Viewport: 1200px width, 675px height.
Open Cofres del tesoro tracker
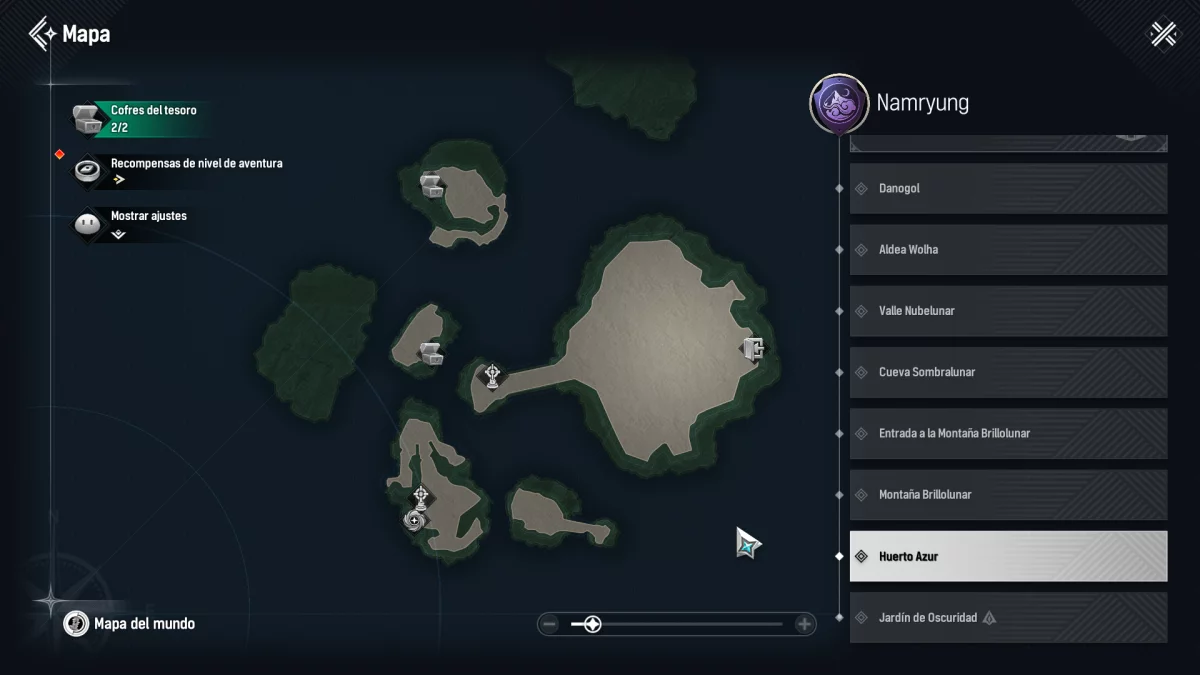tap(140, 118)
